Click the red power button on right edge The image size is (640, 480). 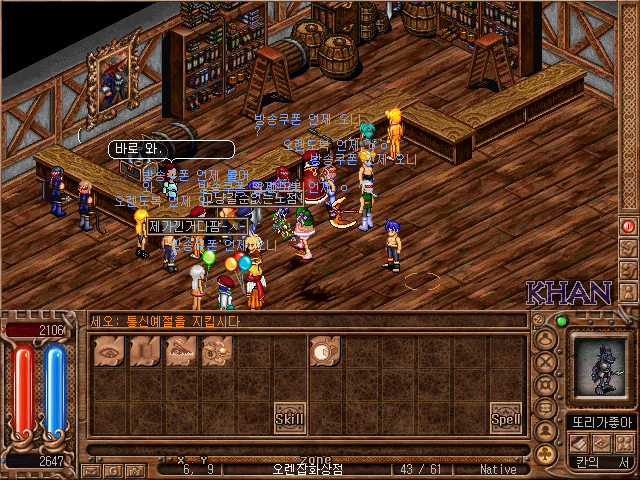(629, 226)
